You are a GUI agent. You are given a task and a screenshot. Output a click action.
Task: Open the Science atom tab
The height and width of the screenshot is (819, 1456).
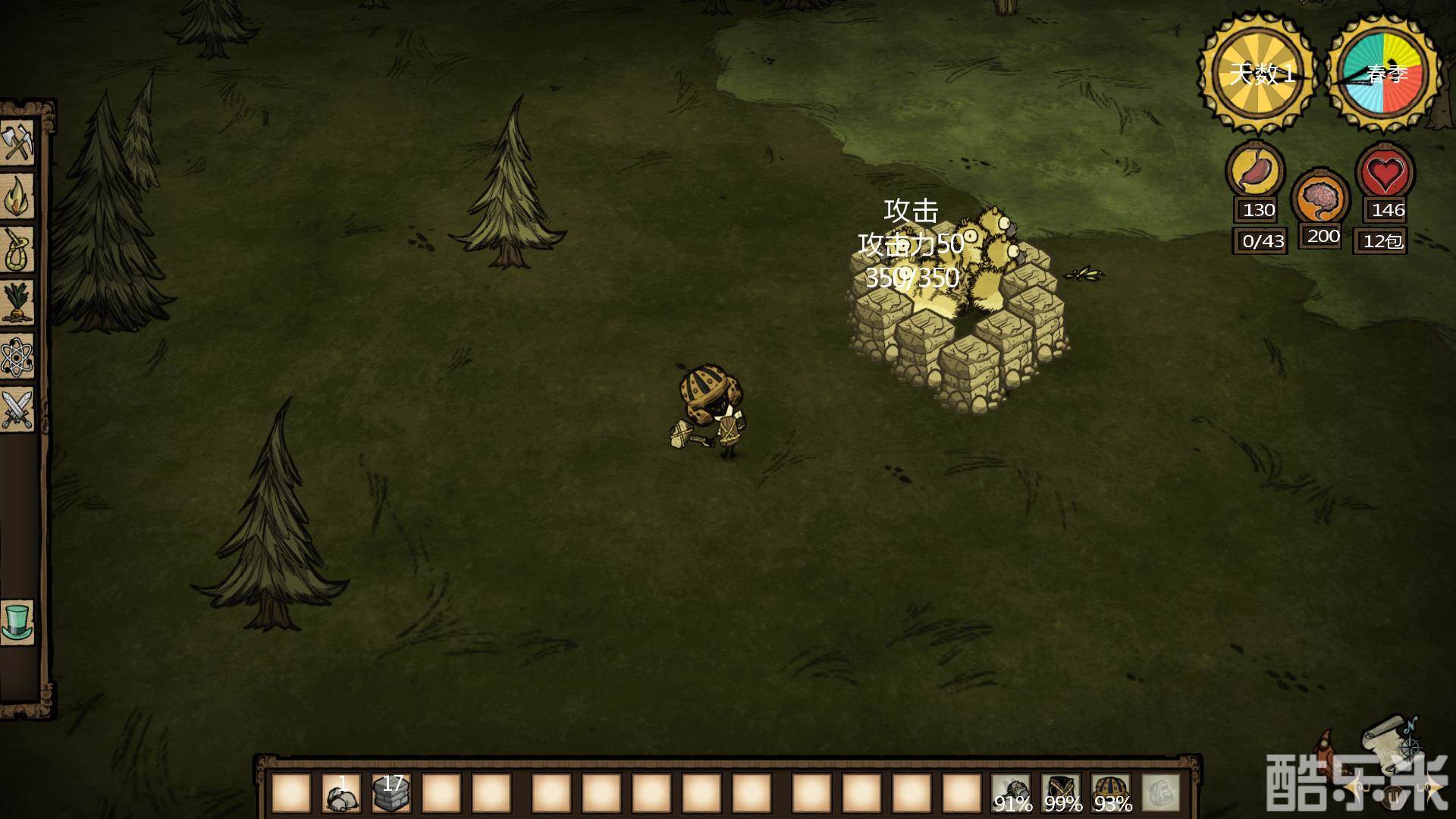click(18, 355)
